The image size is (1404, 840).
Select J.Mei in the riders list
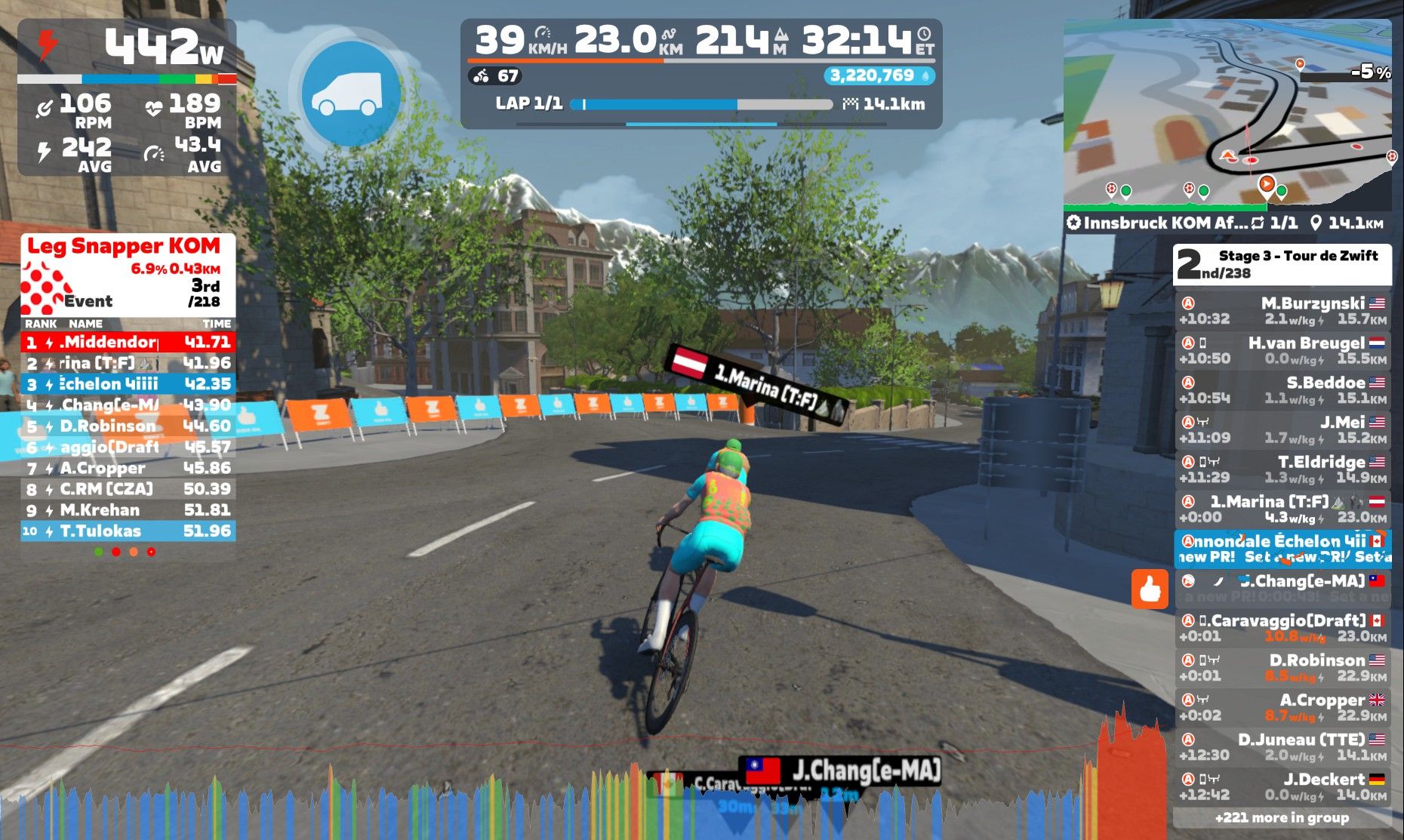pyautogui.click(x=1282, y=429)
